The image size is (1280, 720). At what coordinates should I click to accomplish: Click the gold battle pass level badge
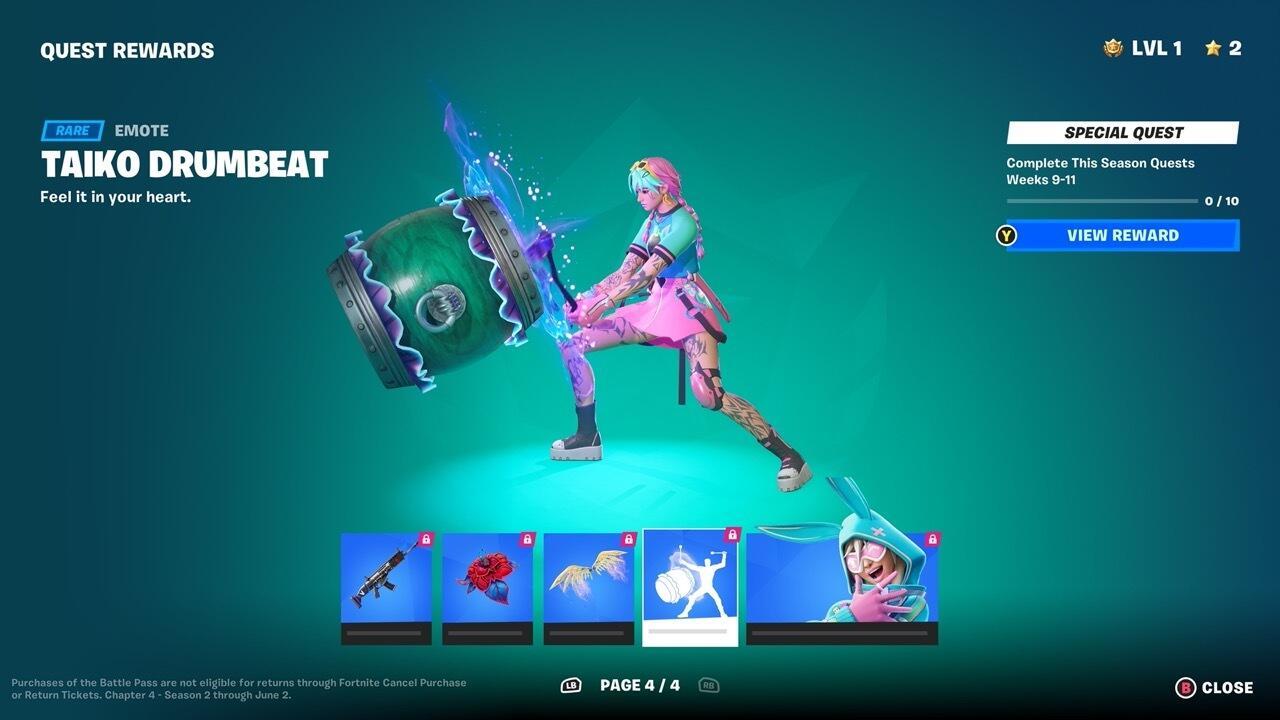(1113, 47)
